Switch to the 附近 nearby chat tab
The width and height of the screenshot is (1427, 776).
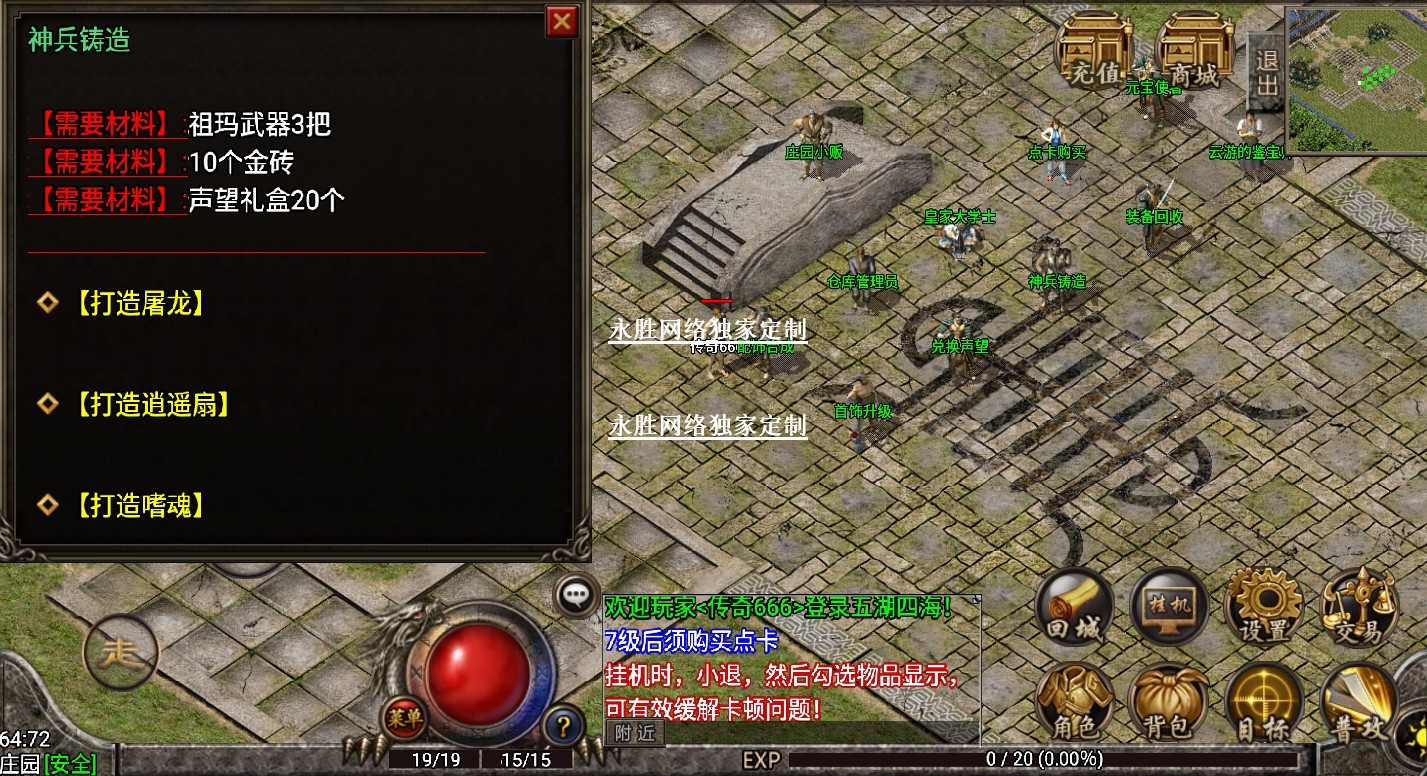click(635, 733)
